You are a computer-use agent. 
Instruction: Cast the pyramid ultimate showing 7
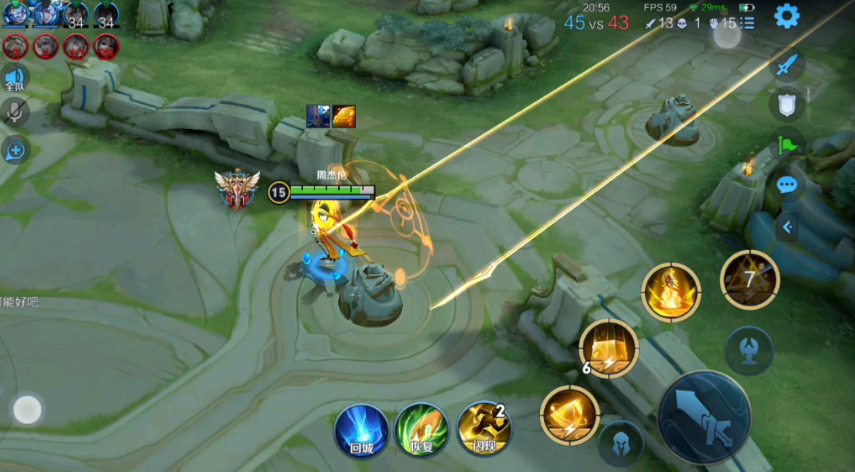pos(750,279)
